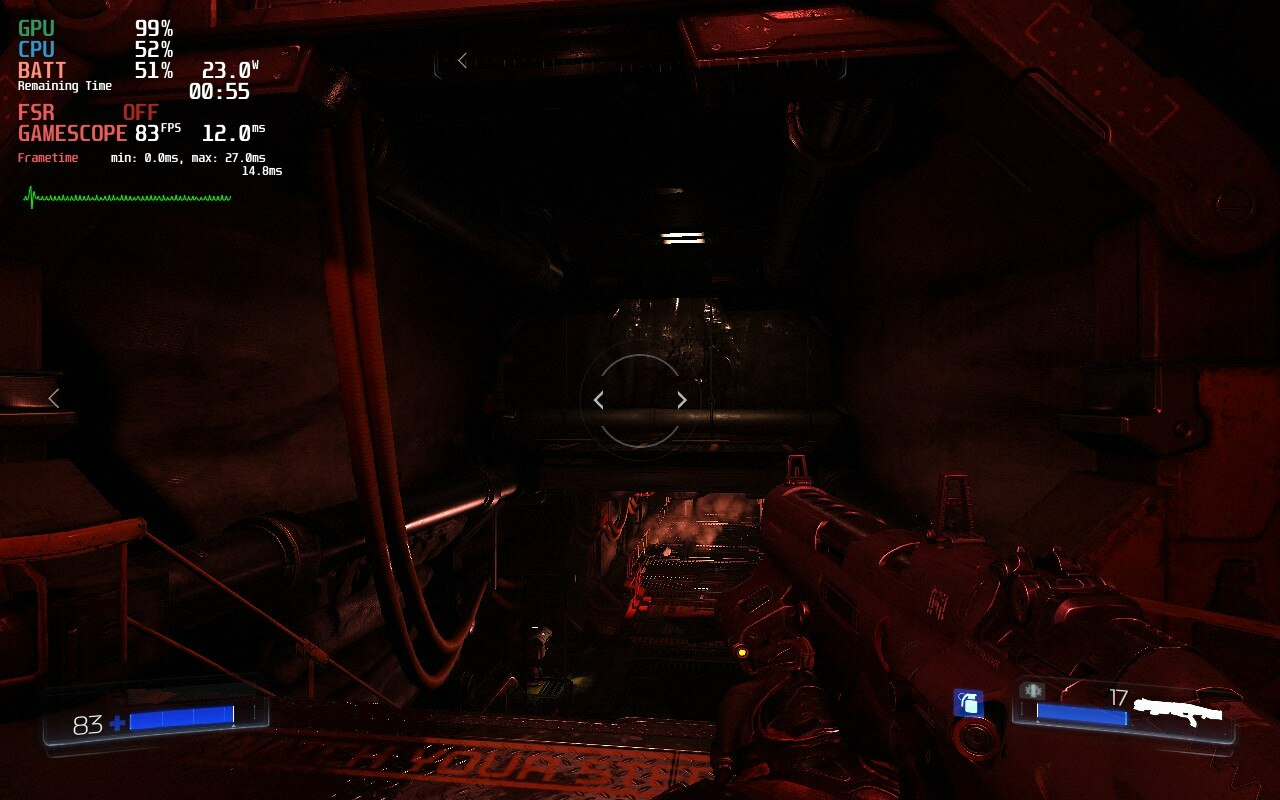Toggle FSR from its OFF state
The width and height of the screenshot is (1280, 800).
click(x=138, y=112)
